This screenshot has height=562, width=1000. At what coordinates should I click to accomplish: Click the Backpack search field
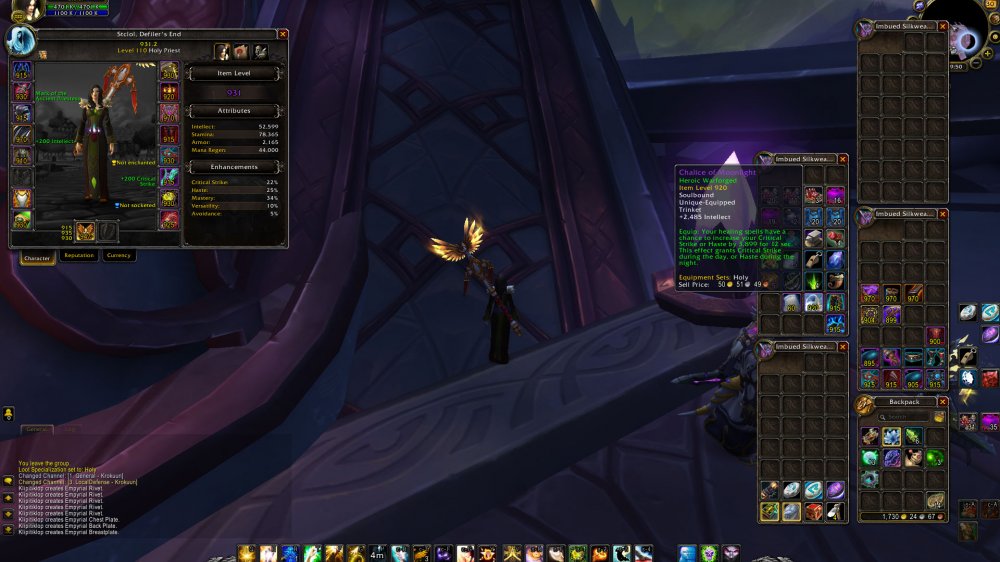point(907,417)
